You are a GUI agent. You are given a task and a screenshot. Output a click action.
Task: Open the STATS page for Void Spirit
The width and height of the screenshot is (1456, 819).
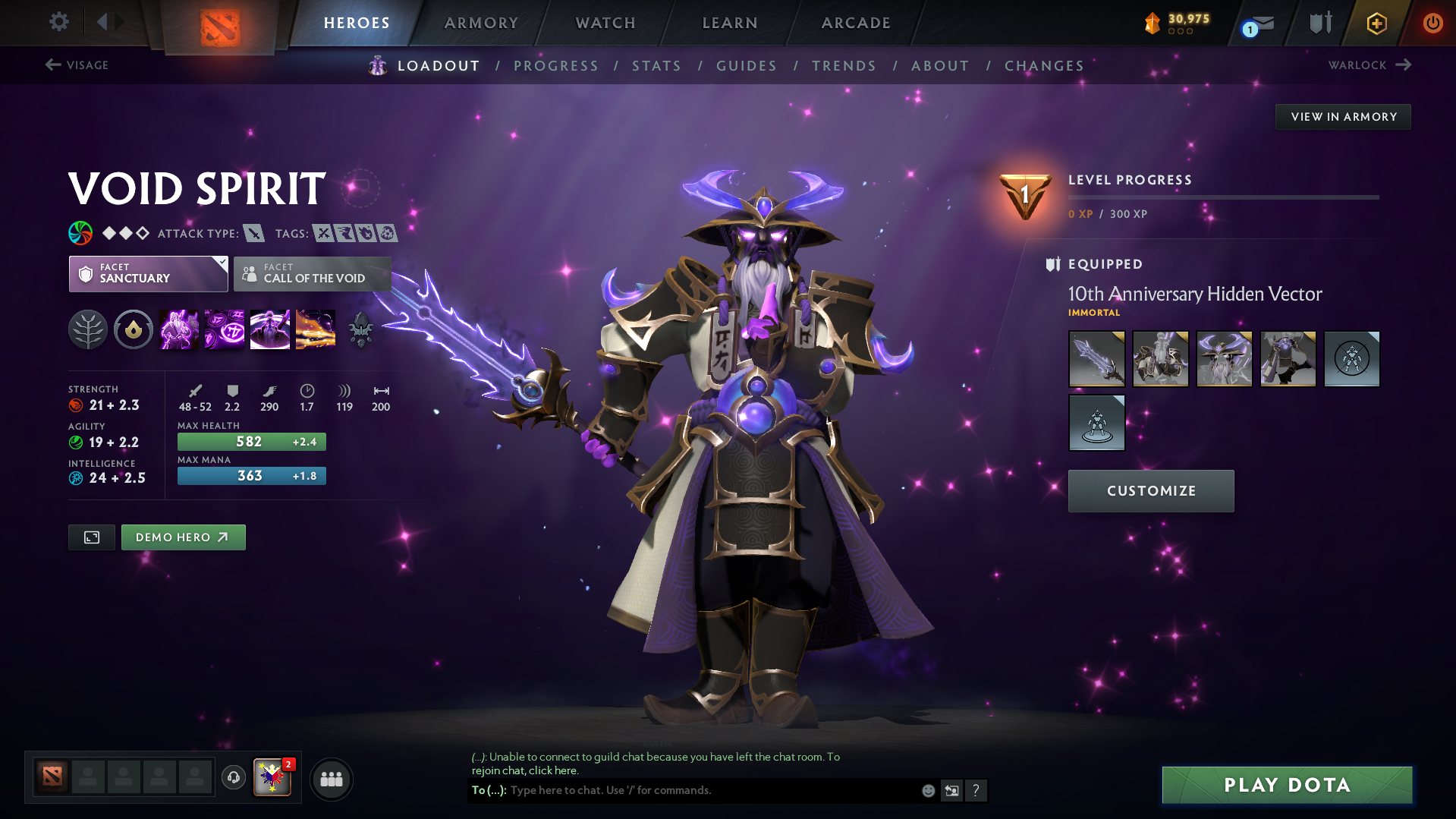(x=656, y=65)
